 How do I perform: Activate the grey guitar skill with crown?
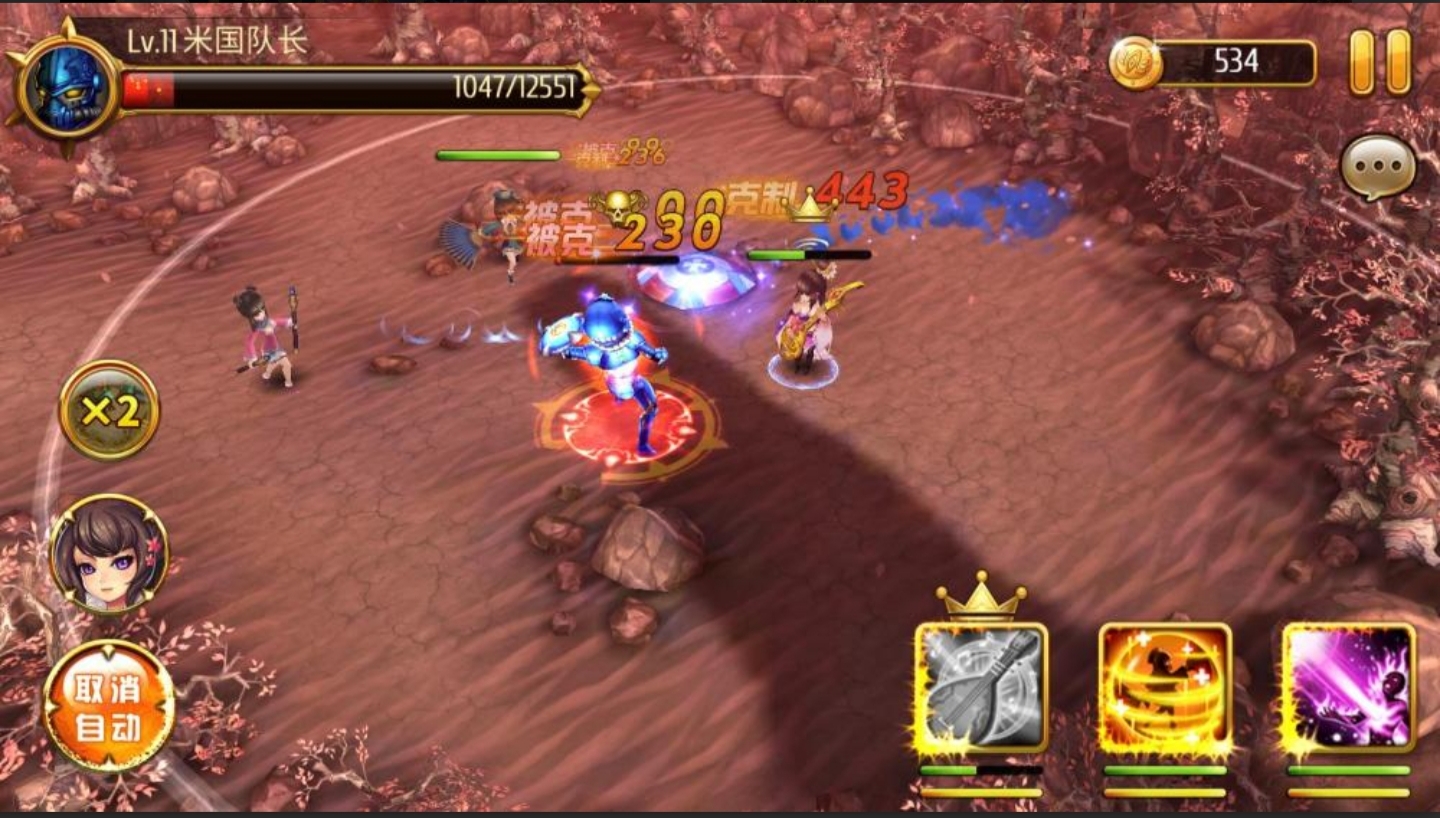(980, 689)
